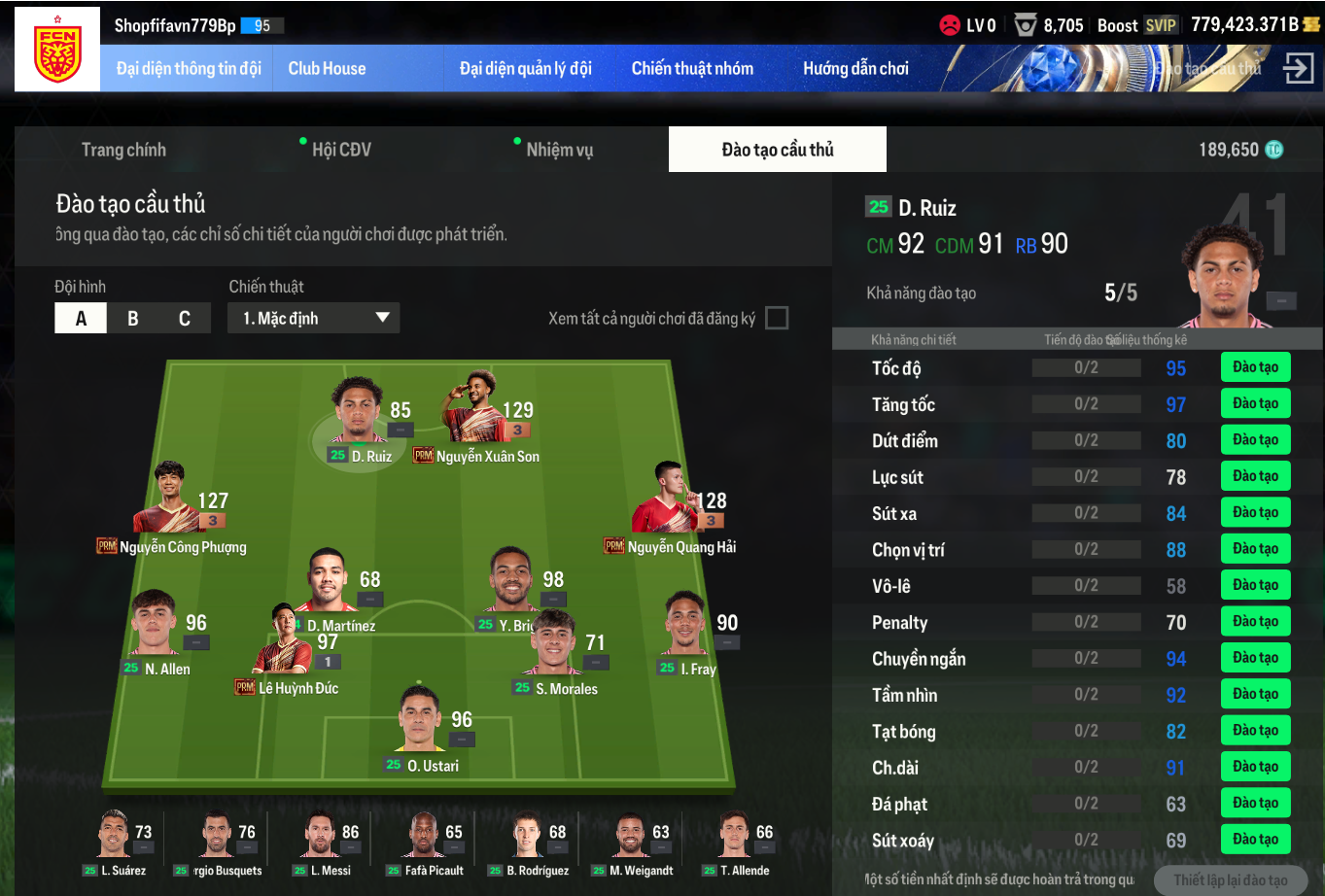Train the Tốc độ stat
1325x896 pixels.
coord(1255,367)
